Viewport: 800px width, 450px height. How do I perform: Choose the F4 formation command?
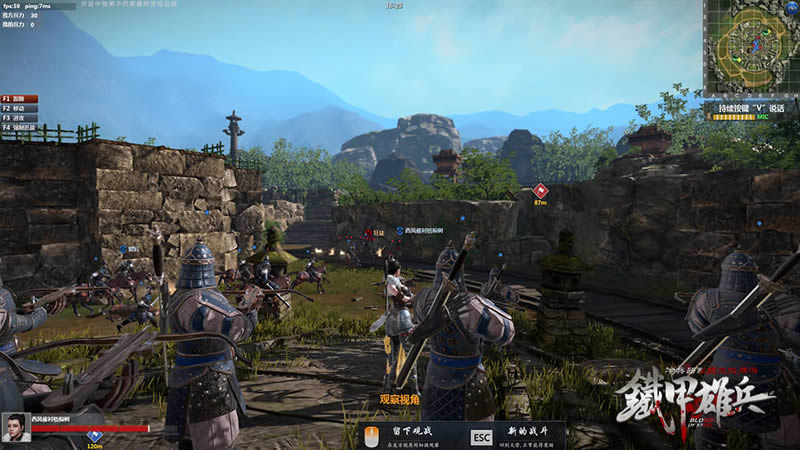(x=19, y=127)
